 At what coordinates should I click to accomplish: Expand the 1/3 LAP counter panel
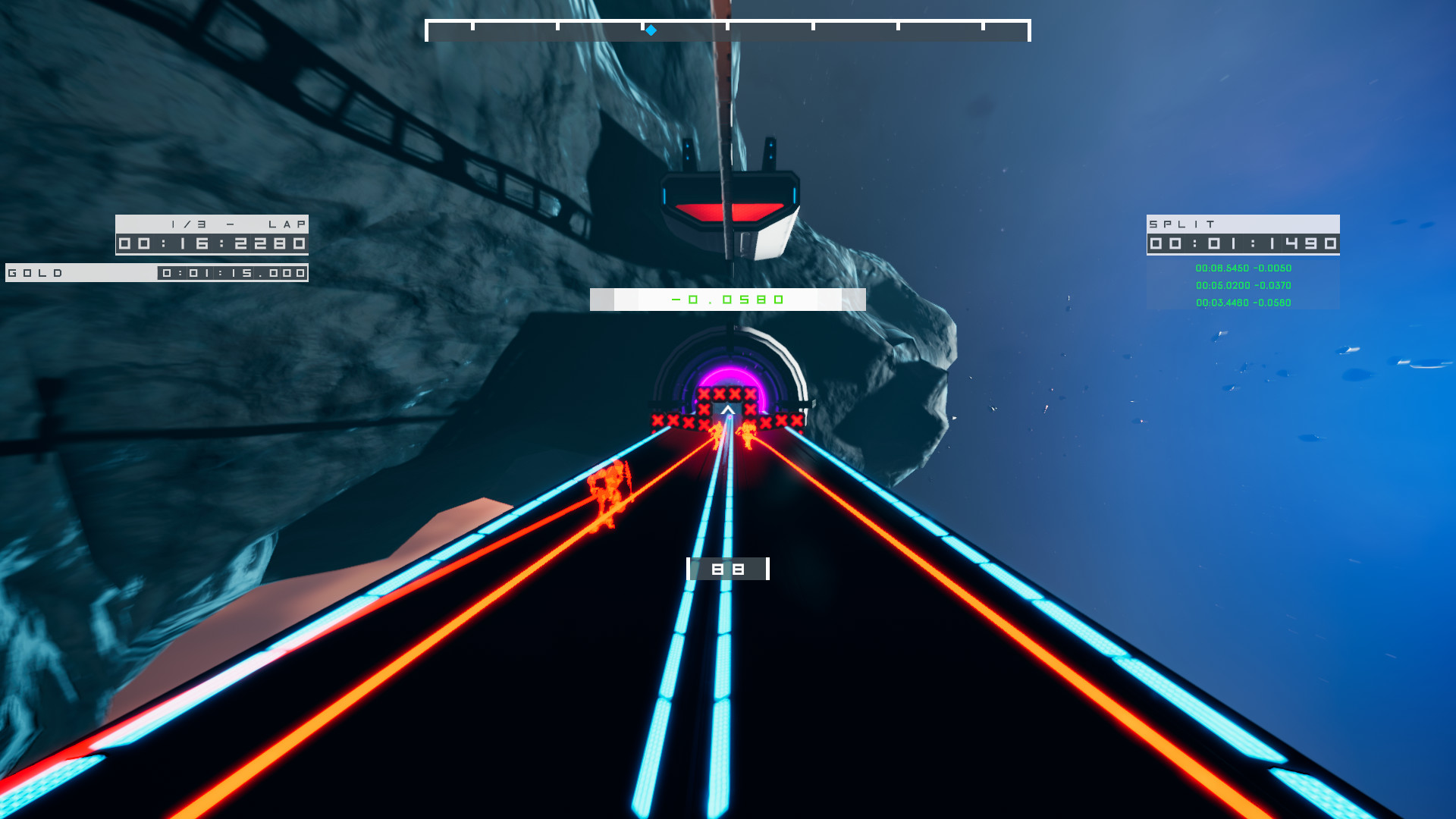tap(212, 224)
